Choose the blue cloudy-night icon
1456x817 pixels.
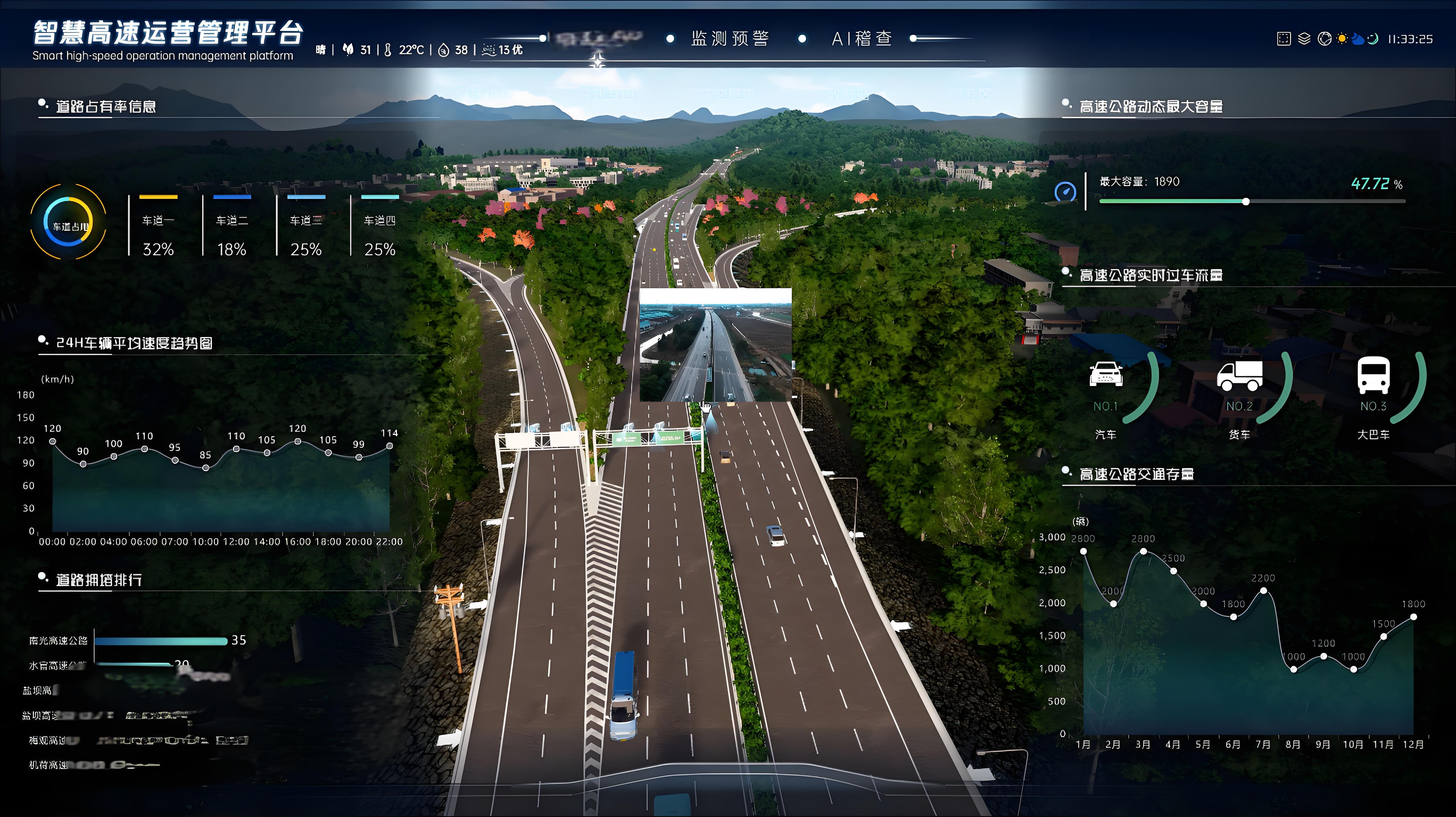click(1358, 39)
